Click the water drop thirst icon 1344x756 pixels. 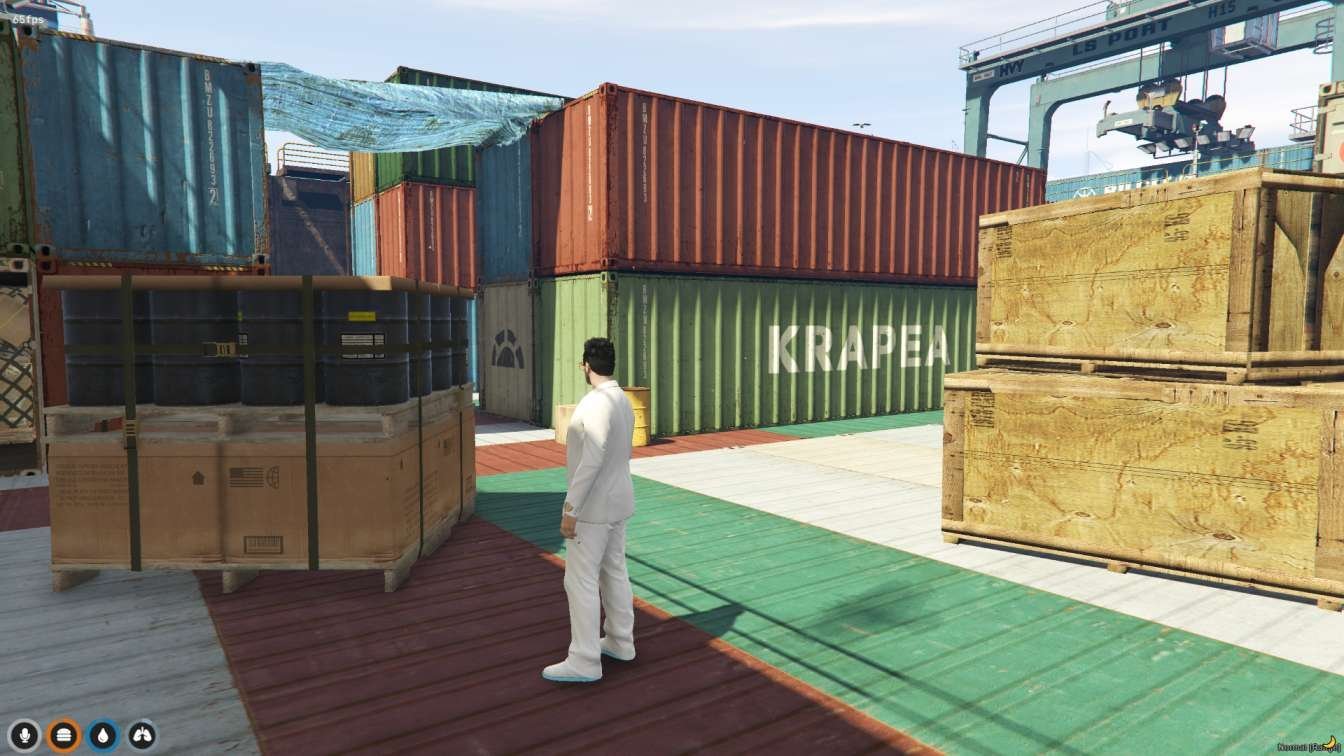103,734
